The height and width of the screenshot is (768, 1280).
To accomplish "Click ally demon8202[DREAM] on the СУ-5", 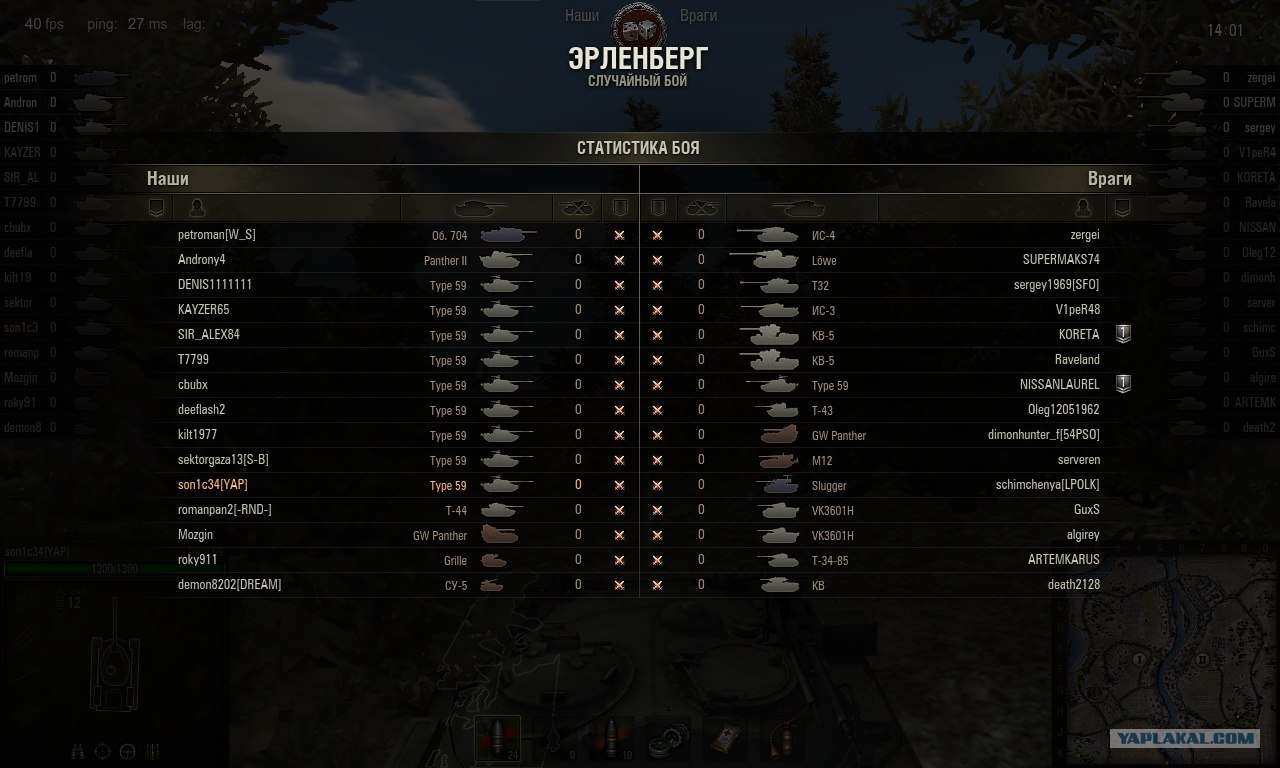I will pos(229,585).
